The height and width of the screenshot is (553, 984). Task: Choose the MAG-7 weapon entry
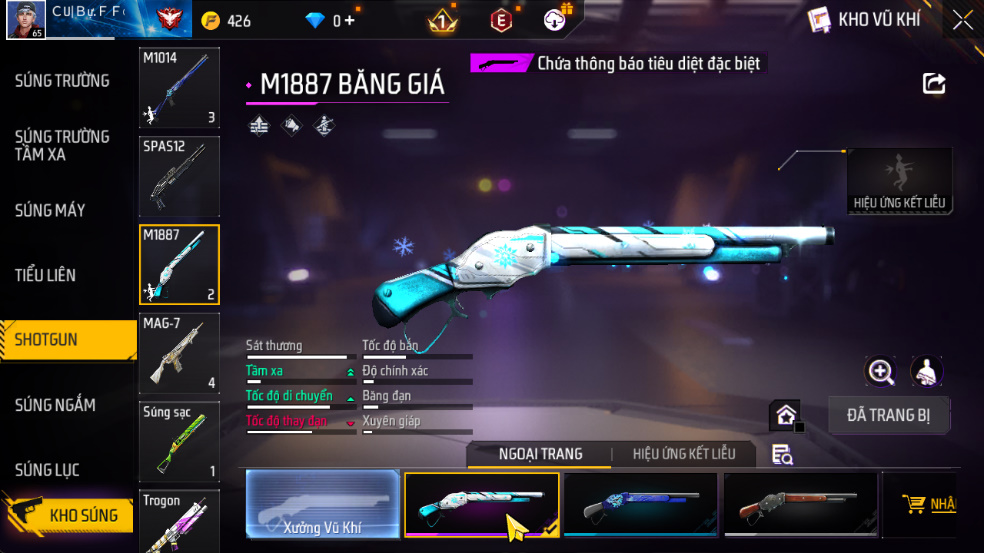(x=179, y=353)
